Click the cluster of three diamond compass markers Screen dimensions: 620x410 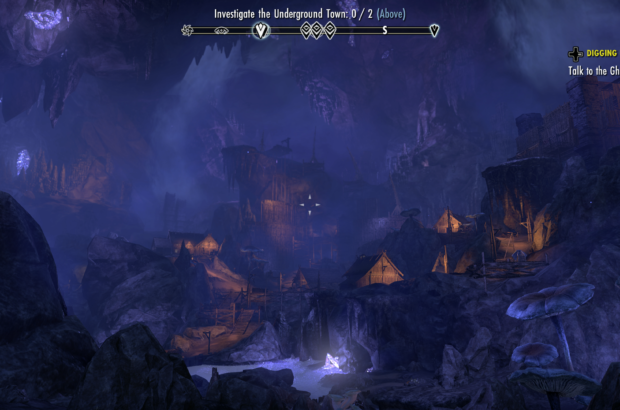(x=318, y=30)
